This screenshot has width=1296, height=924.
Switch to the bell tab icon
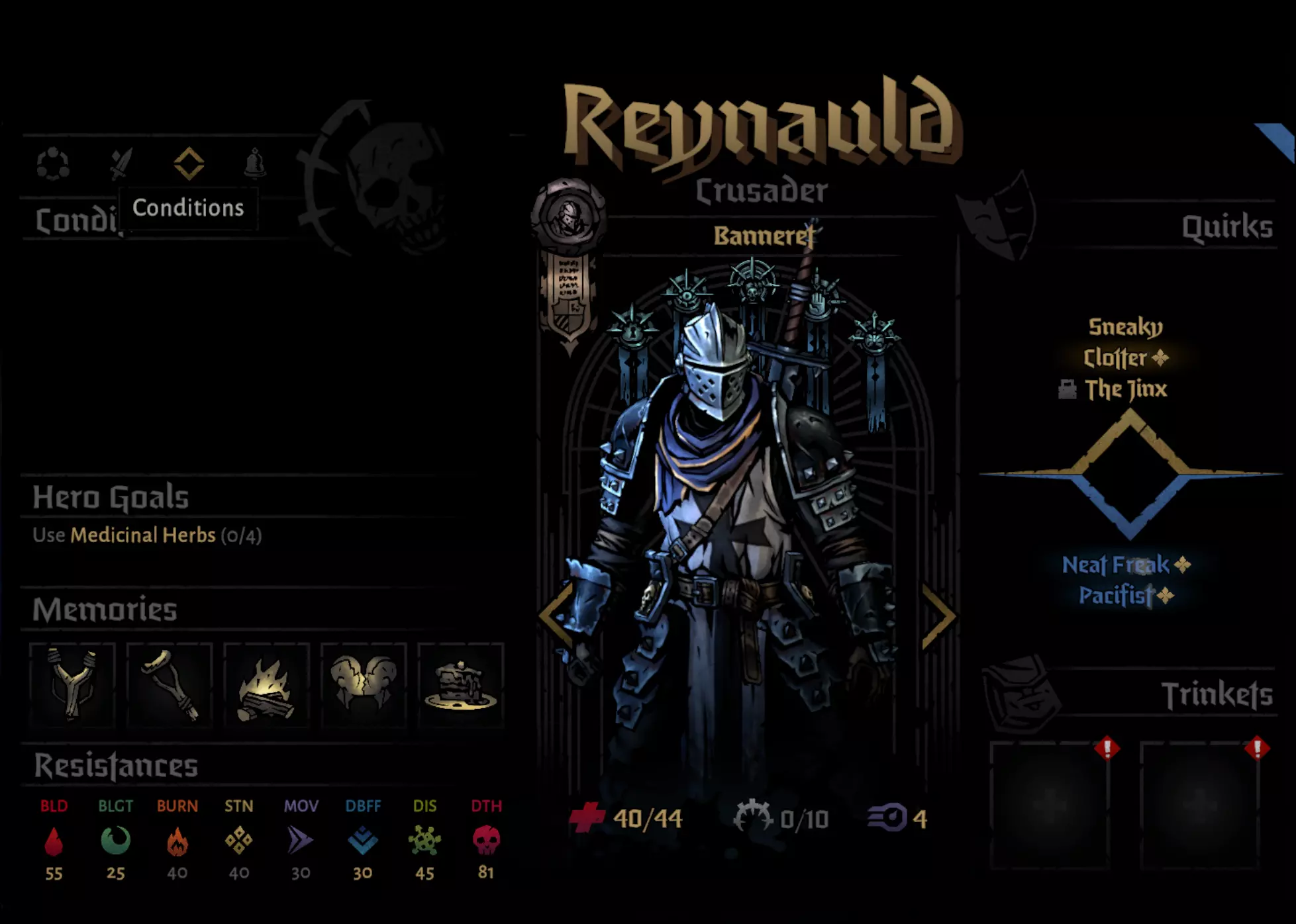click(x=255, y=163)
